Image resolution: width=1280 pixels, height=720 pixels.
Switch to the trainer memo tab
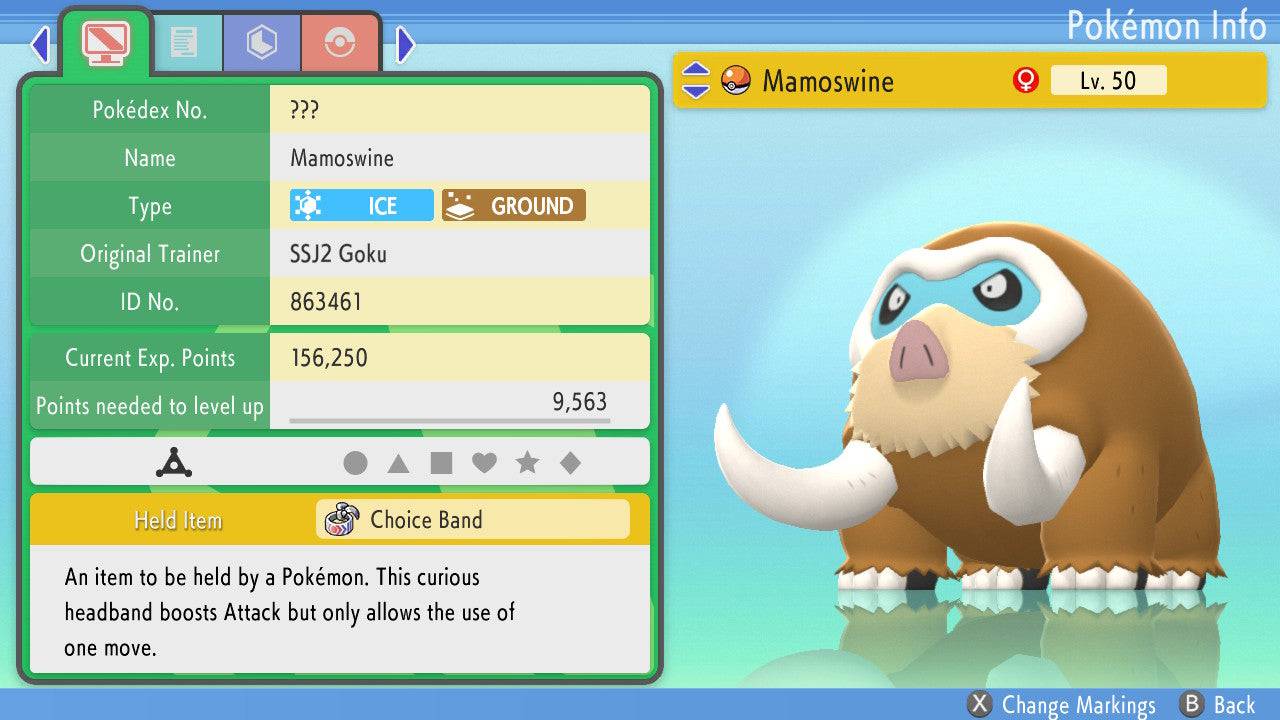coord(183,42)
